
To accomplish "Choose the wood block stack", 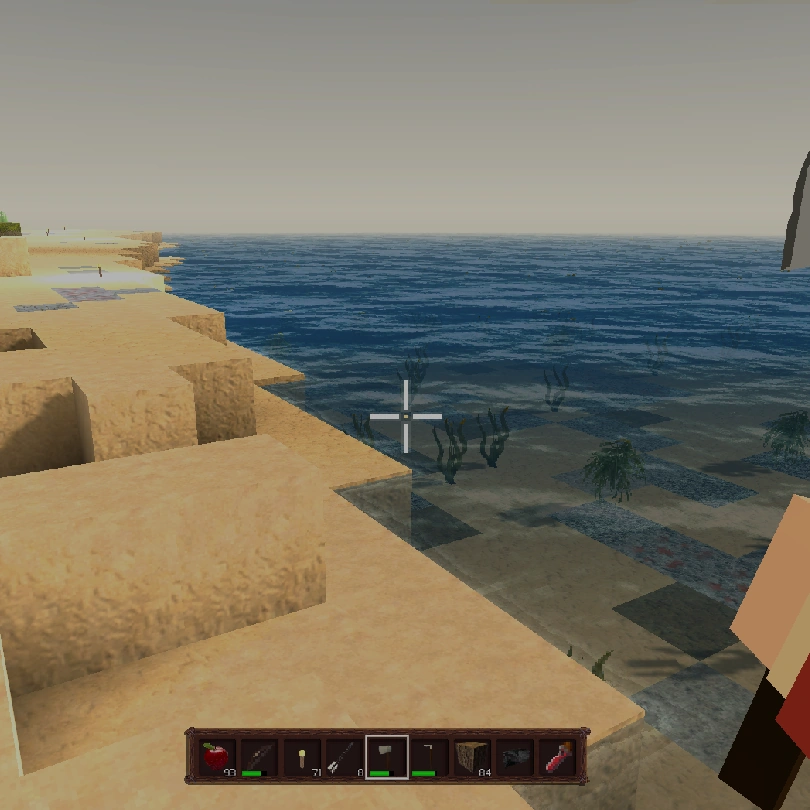I will tap(471, 757).
